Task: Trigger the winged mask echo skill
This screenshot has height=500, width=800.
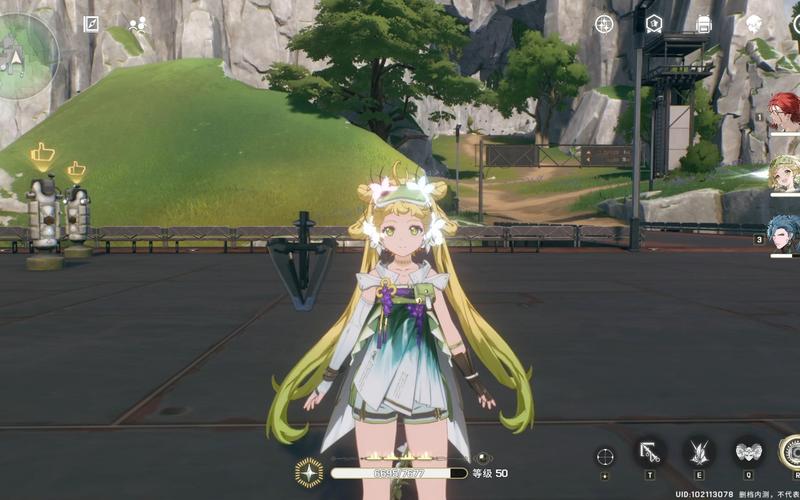Action: tap(747, 452)
